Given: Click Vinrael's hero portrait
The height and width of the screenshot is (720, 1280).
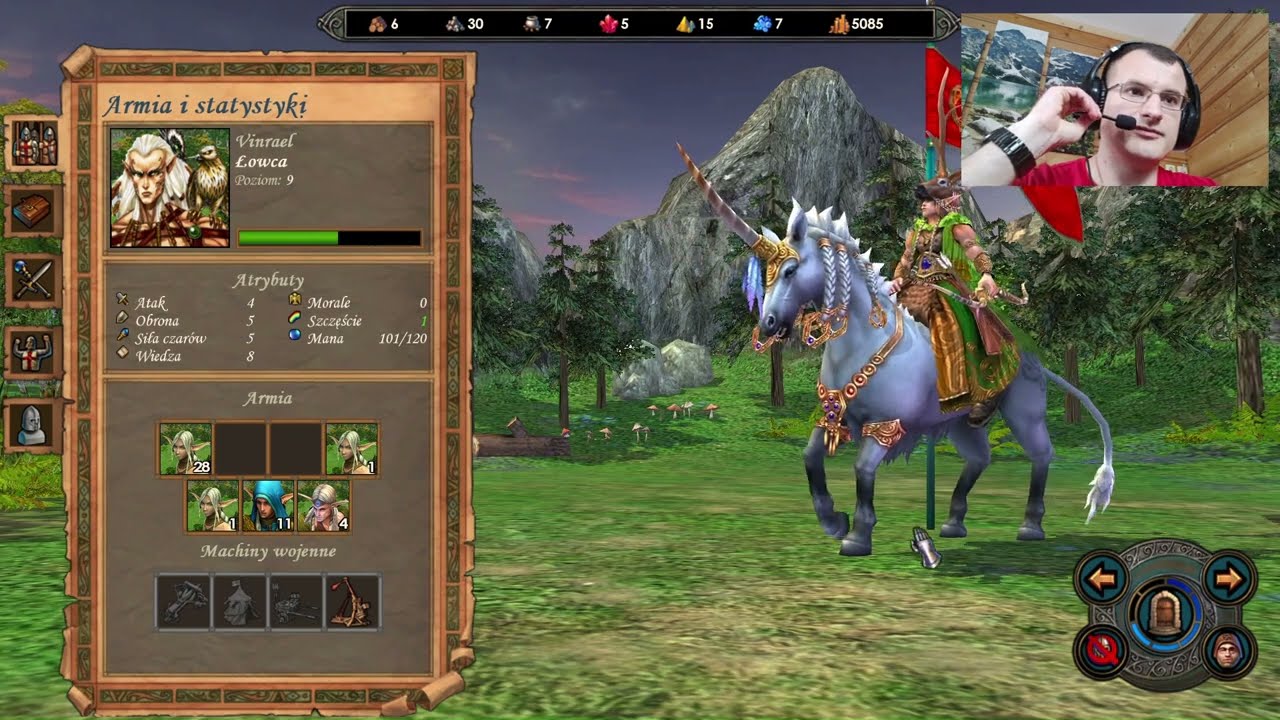Looking at the screenshot, I should pos(170,188).
